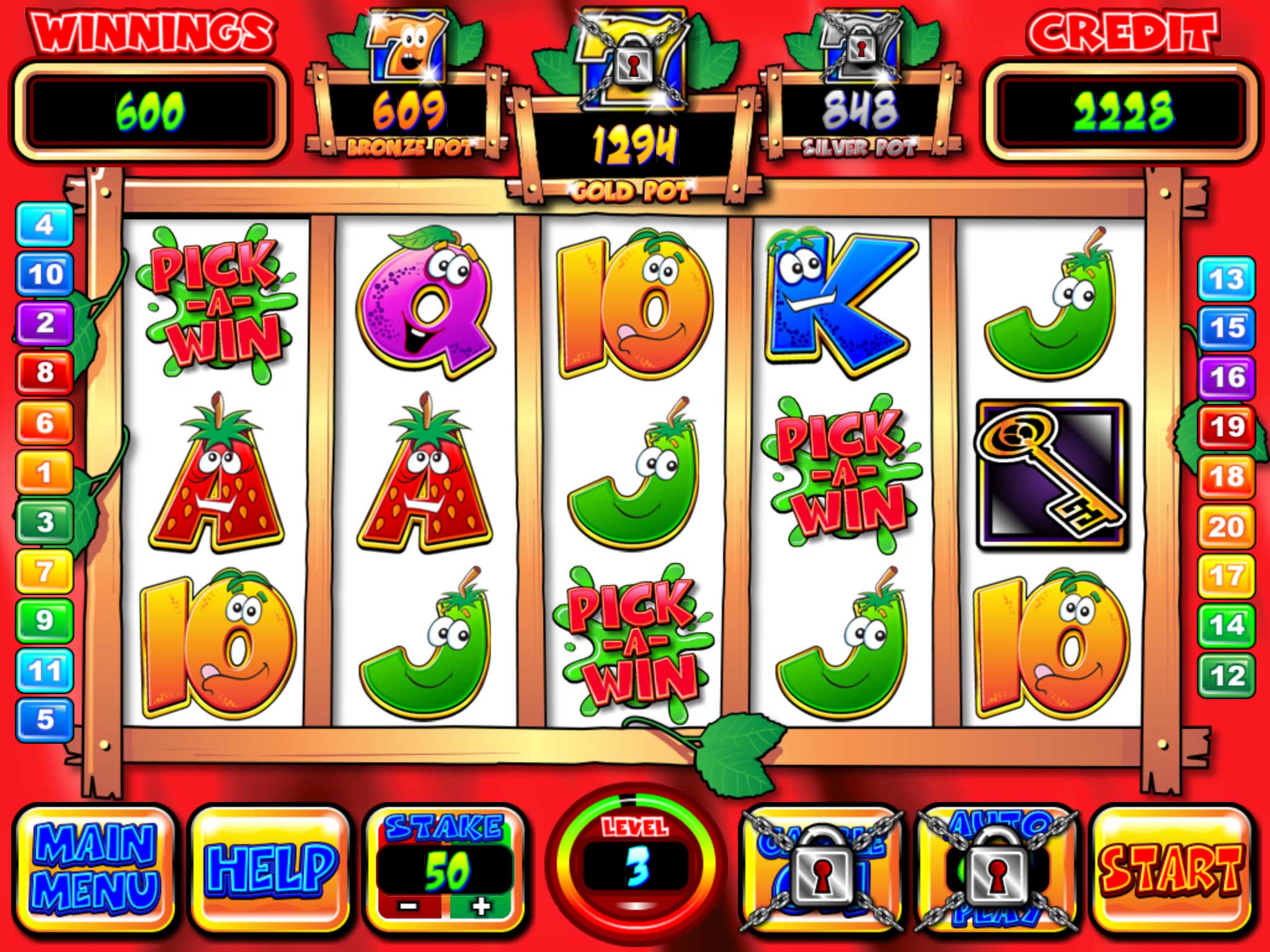Open the Help screen
This screenshot has height=952, width=1270.
point(271,868)
